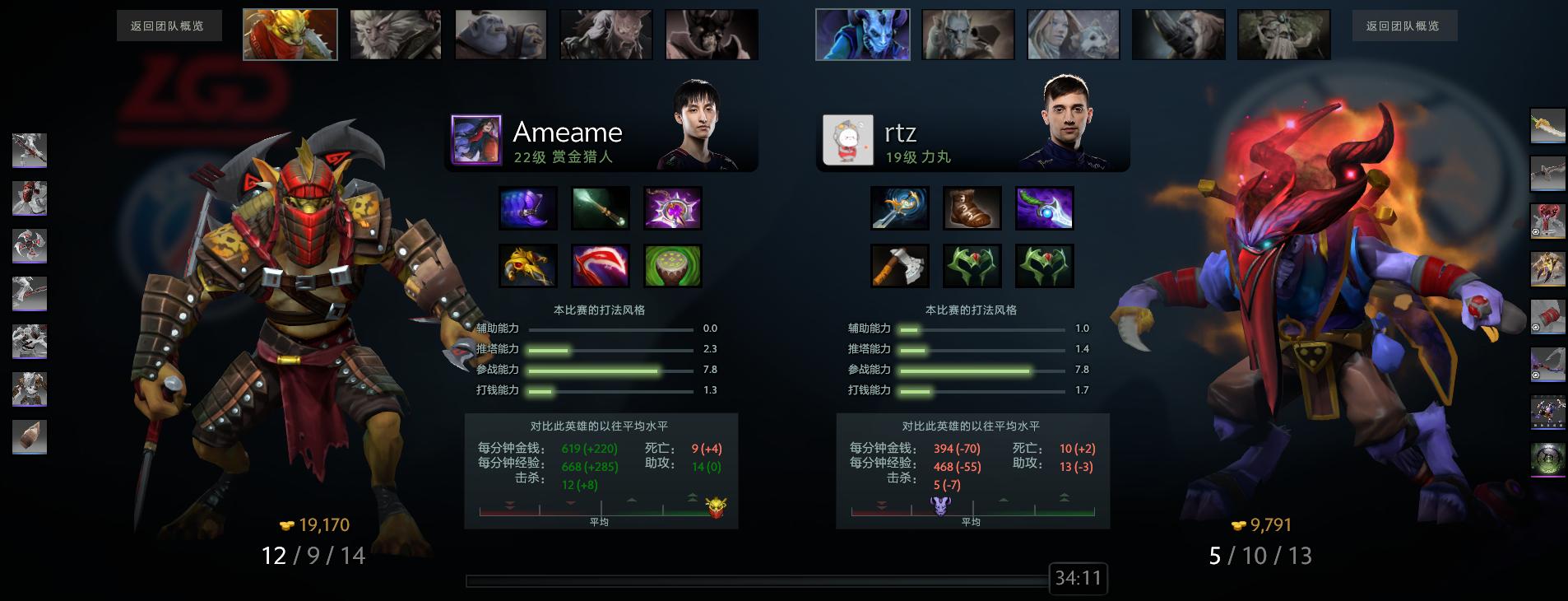Click the Diffusal Blade item icon
The width and height of the screenshot is (1568, 601).
(x=1045, y=207)
